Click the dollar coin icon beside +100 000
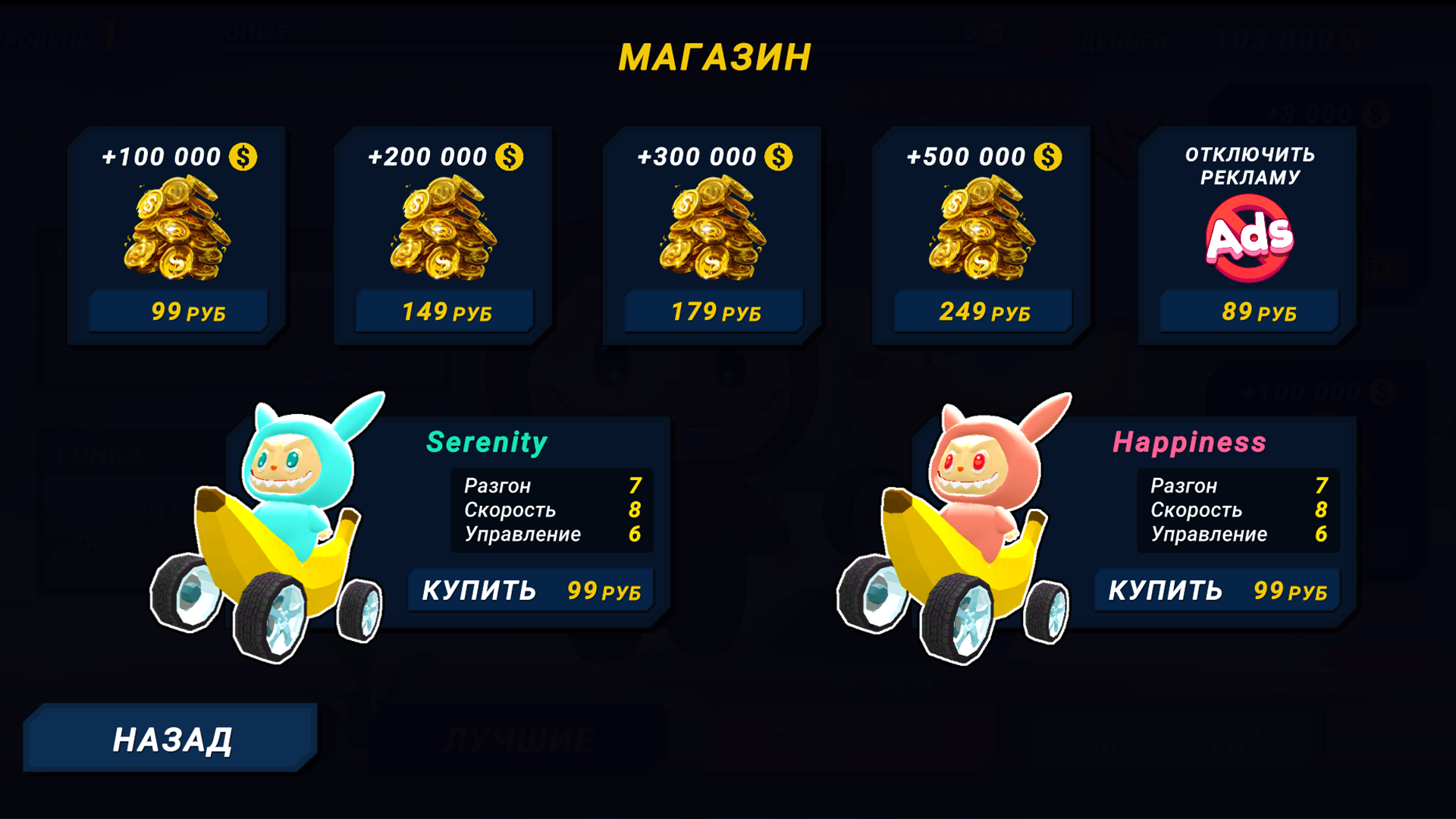 coord(243,155)
